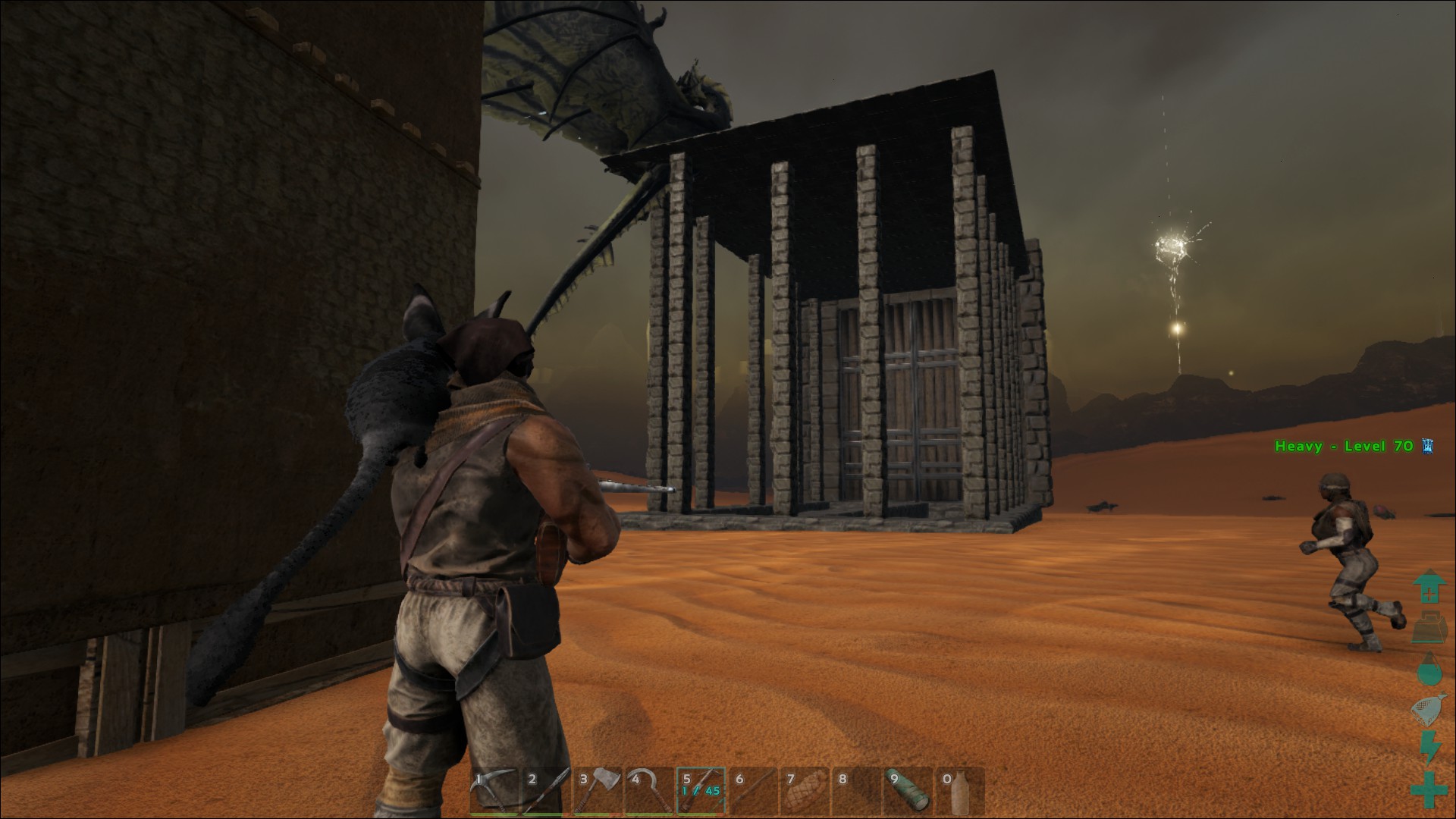Select the teal cylinder item in slot 9
This screenshot has height=819, width=1456.
(908, 789)
